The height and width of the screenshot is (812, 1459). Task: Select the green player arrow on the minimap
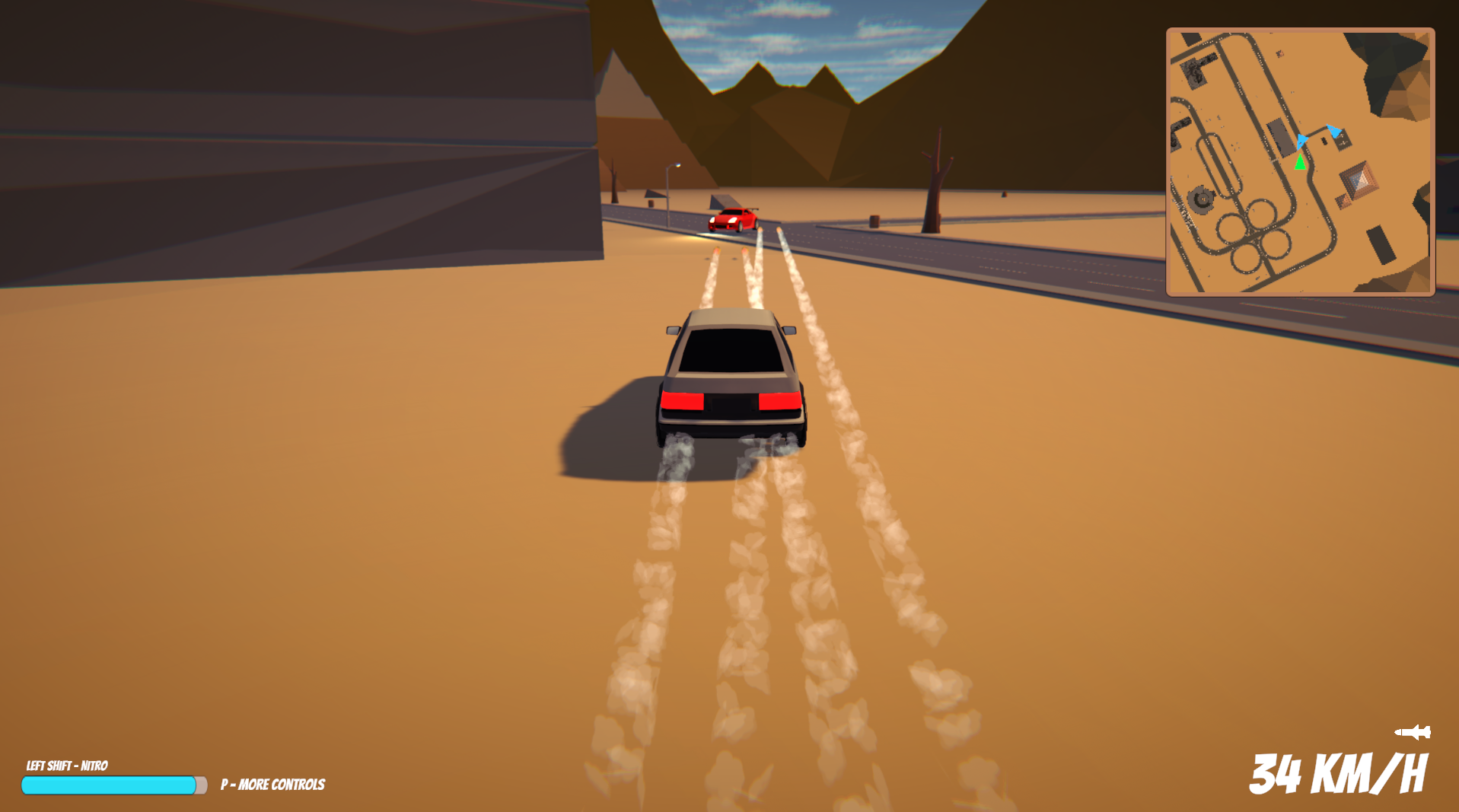pos(1300,162)
